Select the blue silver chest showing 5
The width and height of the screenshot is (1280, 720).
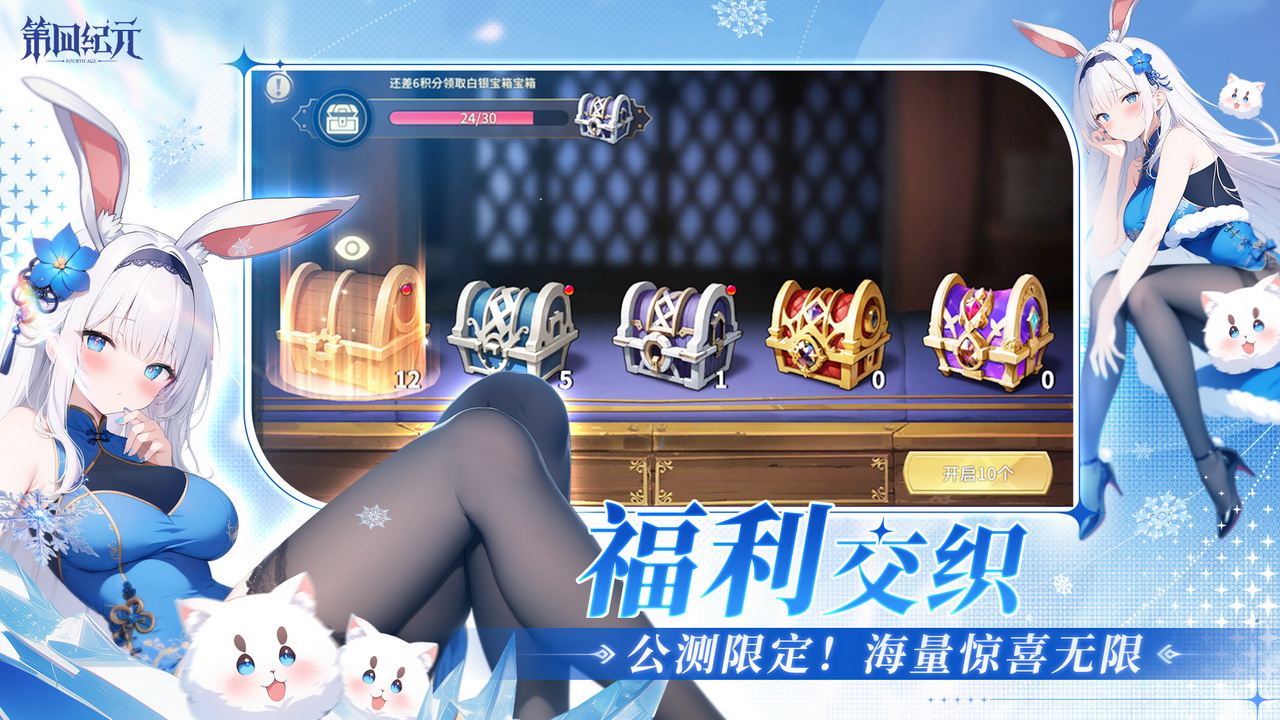(510, 325)
